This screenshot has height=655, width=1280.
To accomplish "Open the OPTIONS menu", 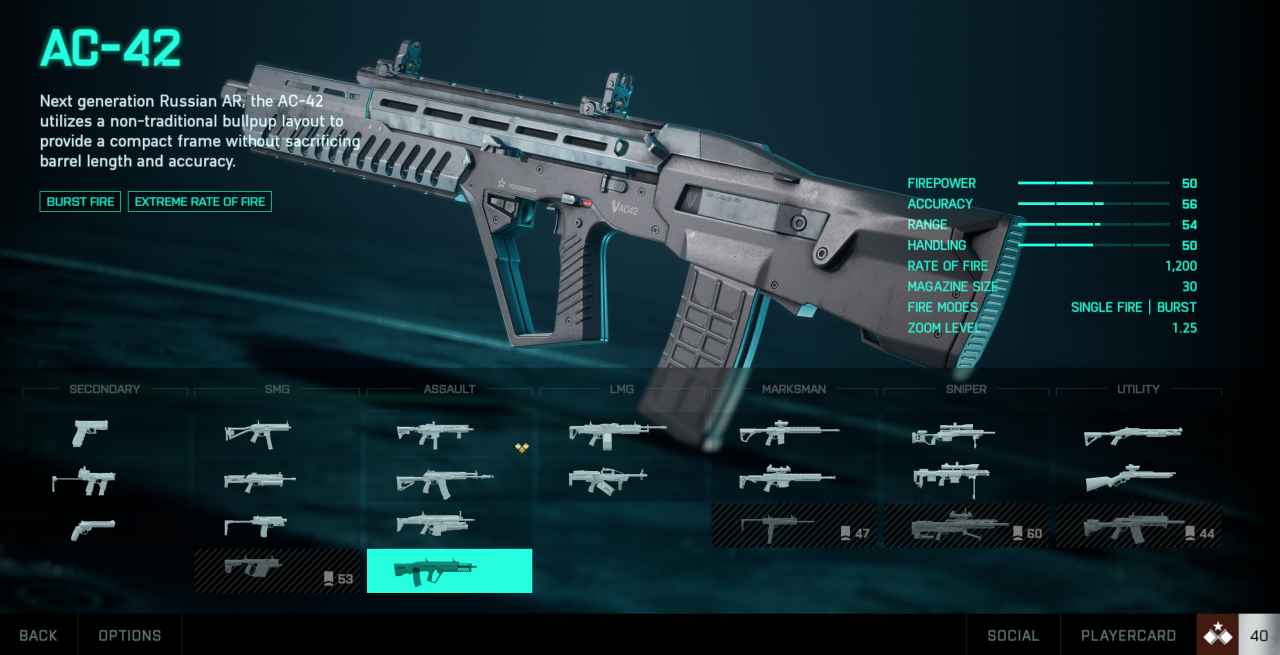I will click(x=130, y=635).
